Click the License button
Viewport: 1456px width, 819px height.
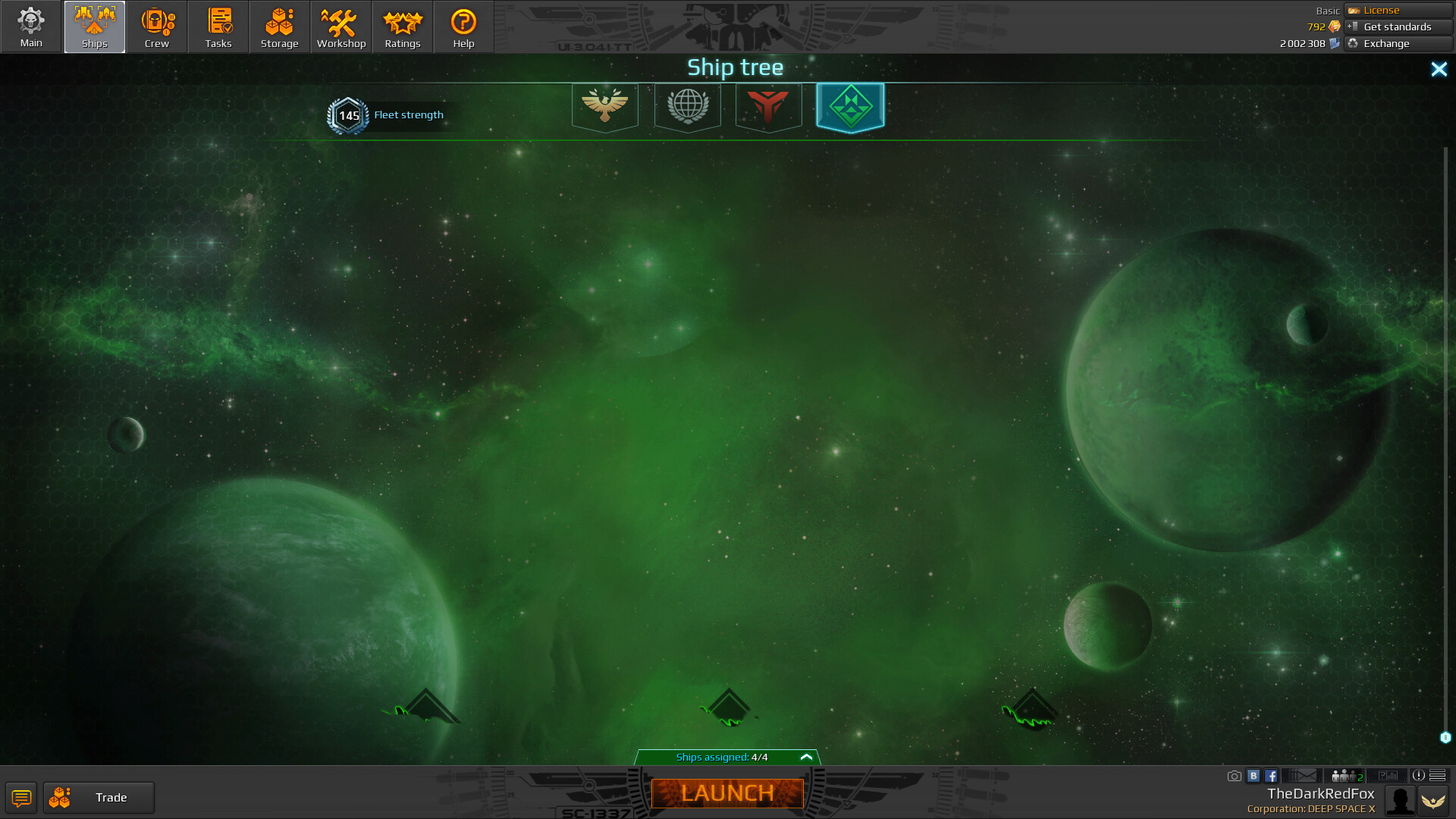pyautogui.click(x=1398, y=10)
